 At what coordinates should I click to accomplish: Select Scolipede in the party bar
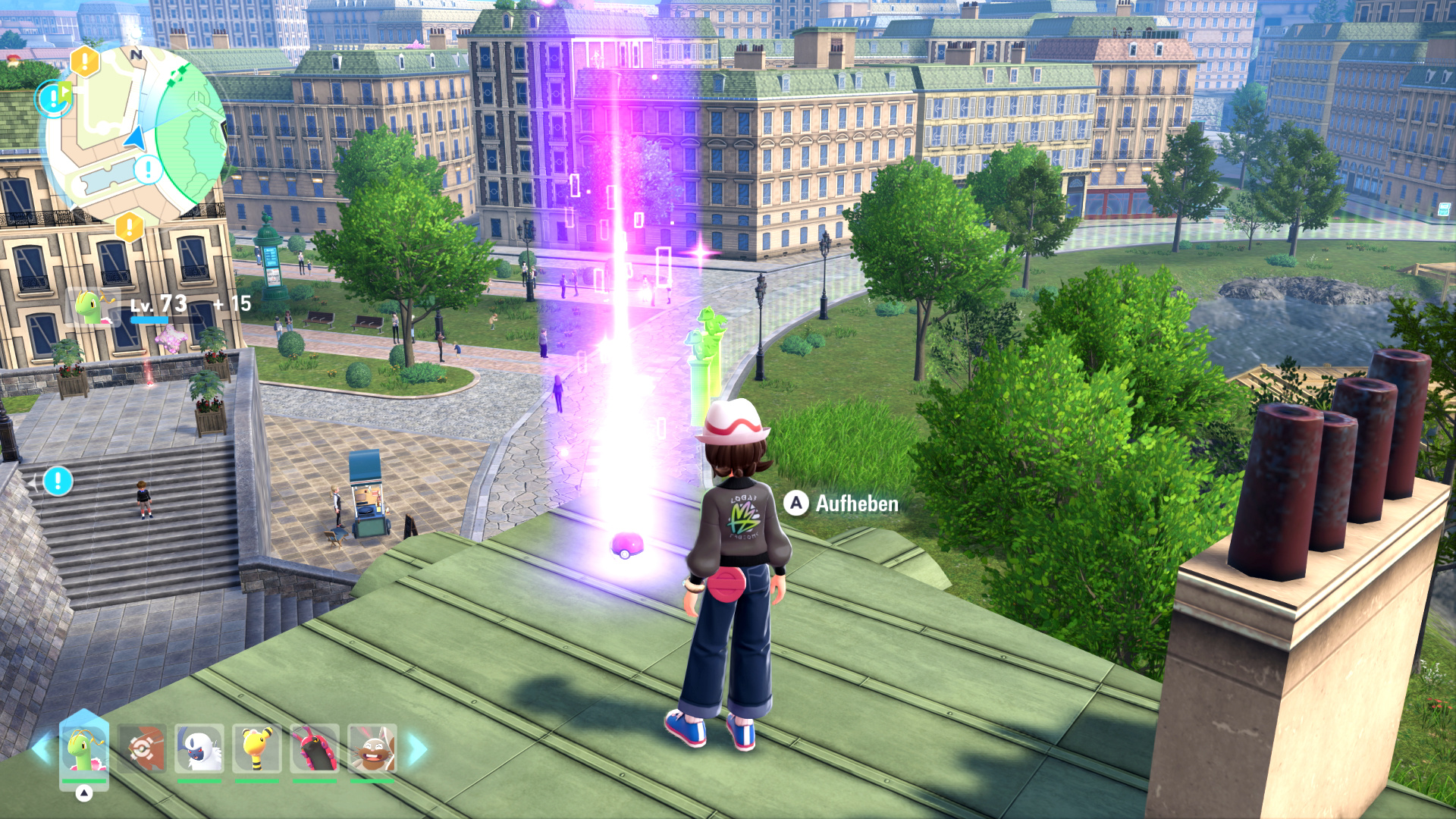tap(315, 749)
